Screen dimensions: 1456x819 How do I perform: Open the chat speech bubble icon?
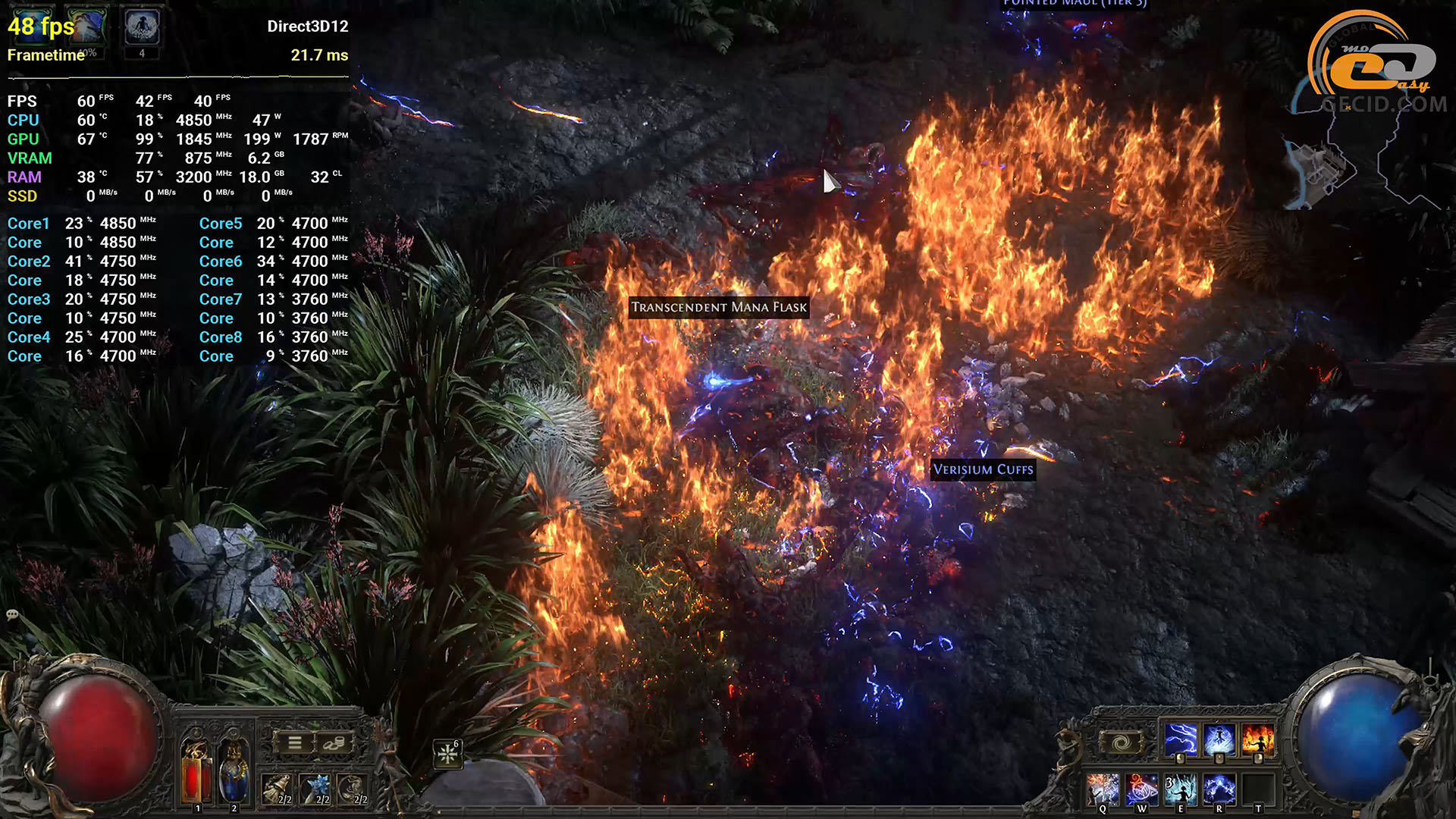[x=12, y=614]
